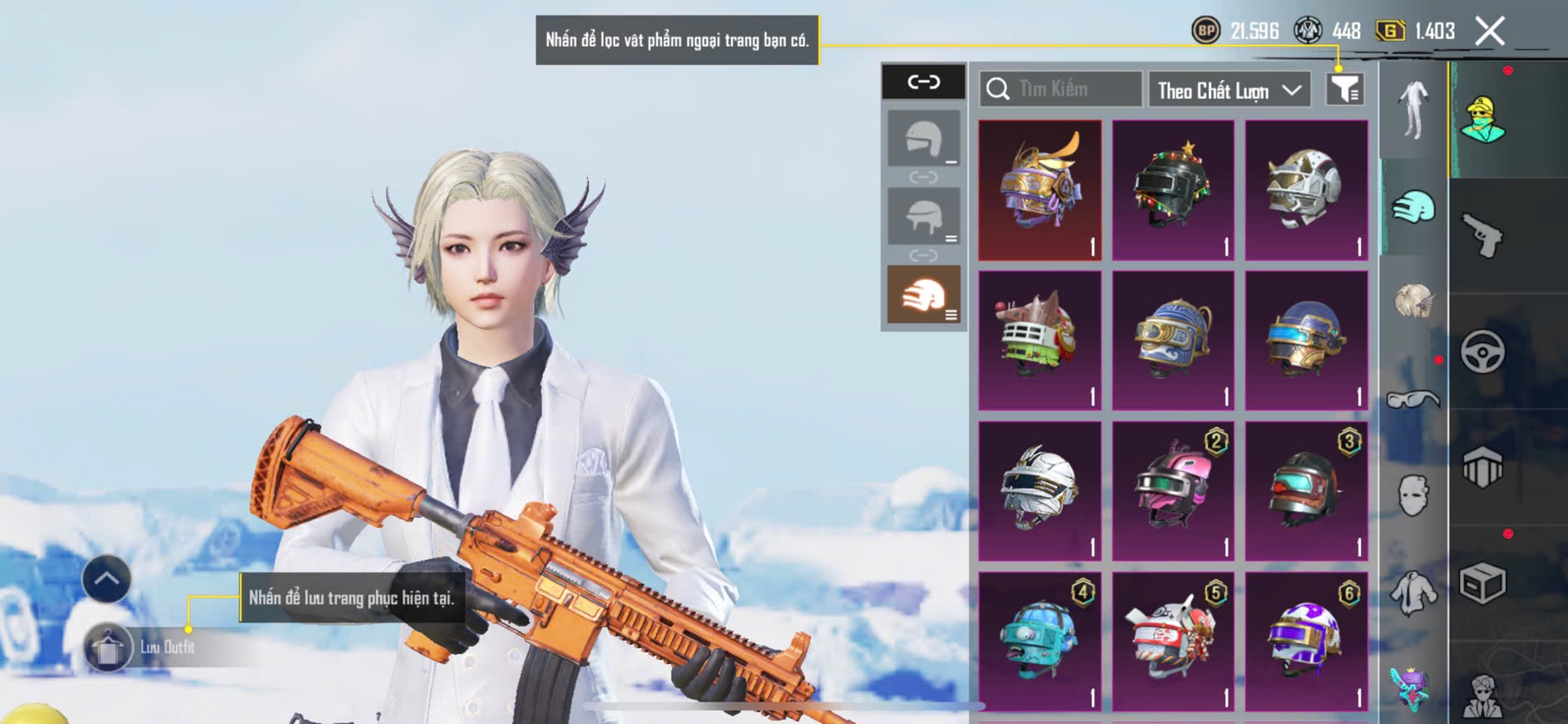Open the Theo Chất Lượng sort dropdown
This screenshot has width=1568, height=724.
pyautogui.click(x=1228, y=90)
